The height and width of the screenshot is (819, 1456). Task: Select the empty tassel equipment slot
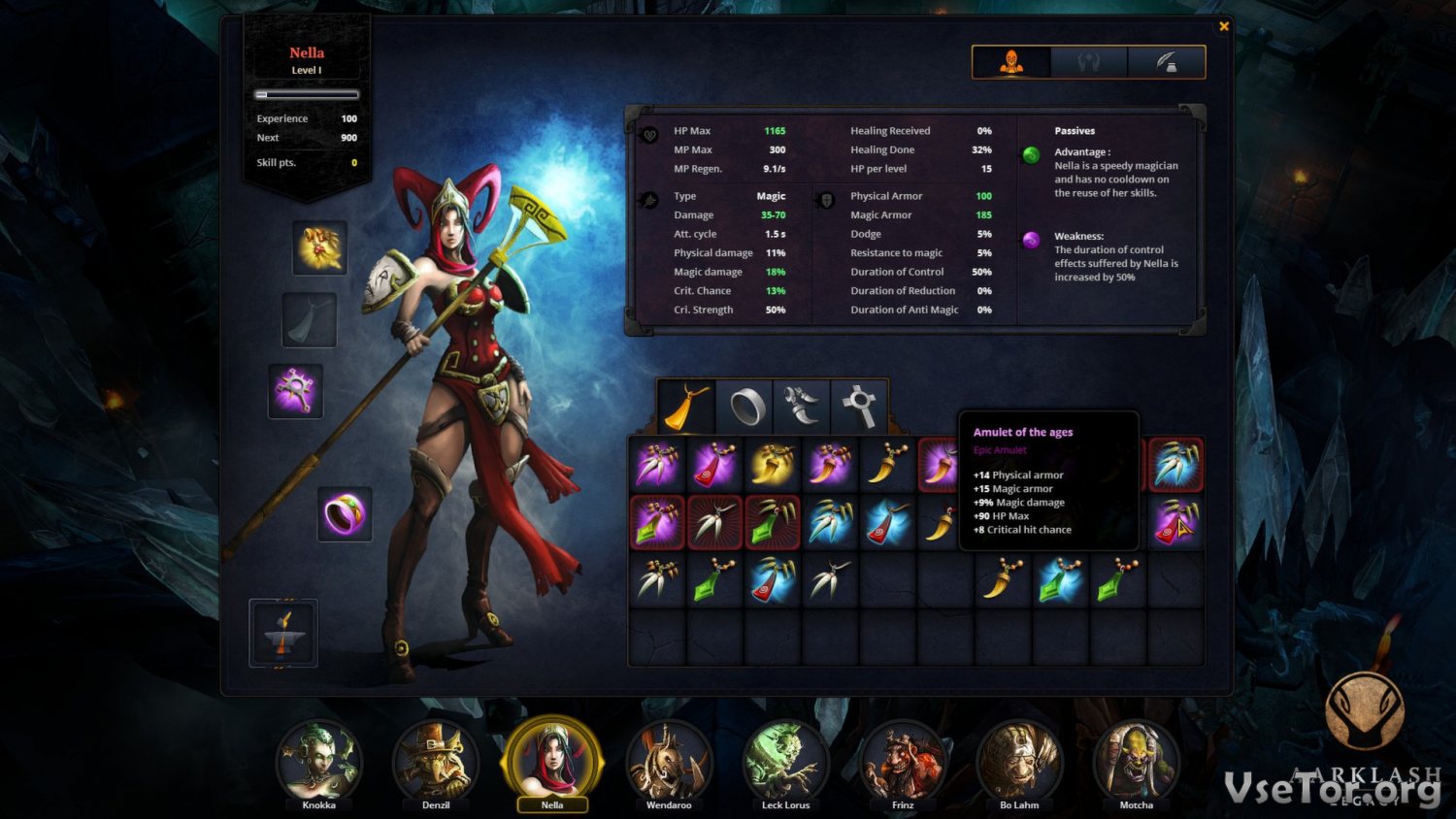[310, 320]
